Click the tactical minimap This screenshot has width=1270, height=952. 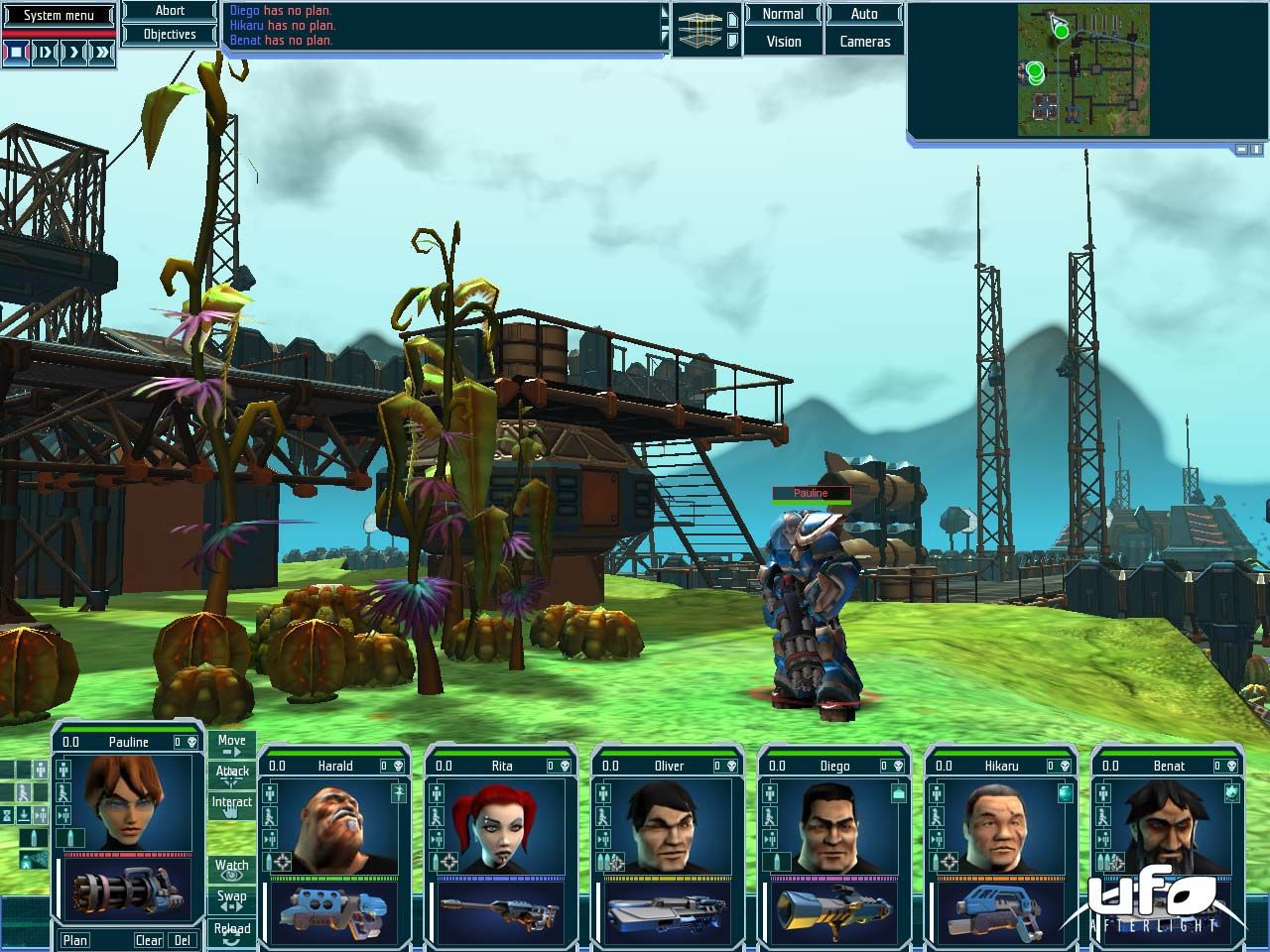pos(1083,69)
